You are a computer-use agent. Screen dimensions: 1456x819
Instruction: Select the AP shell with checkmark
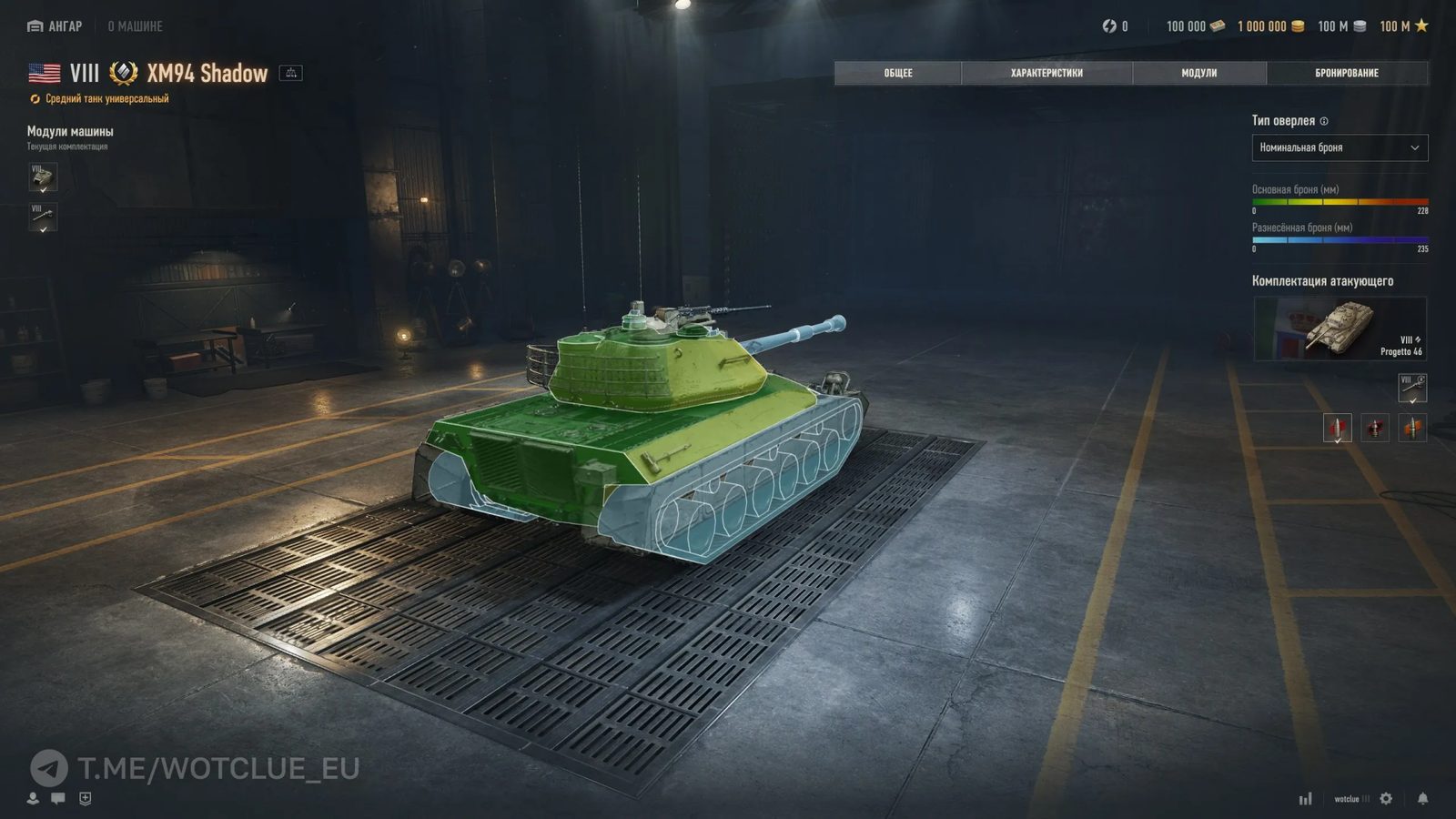tap(1337, 426)
